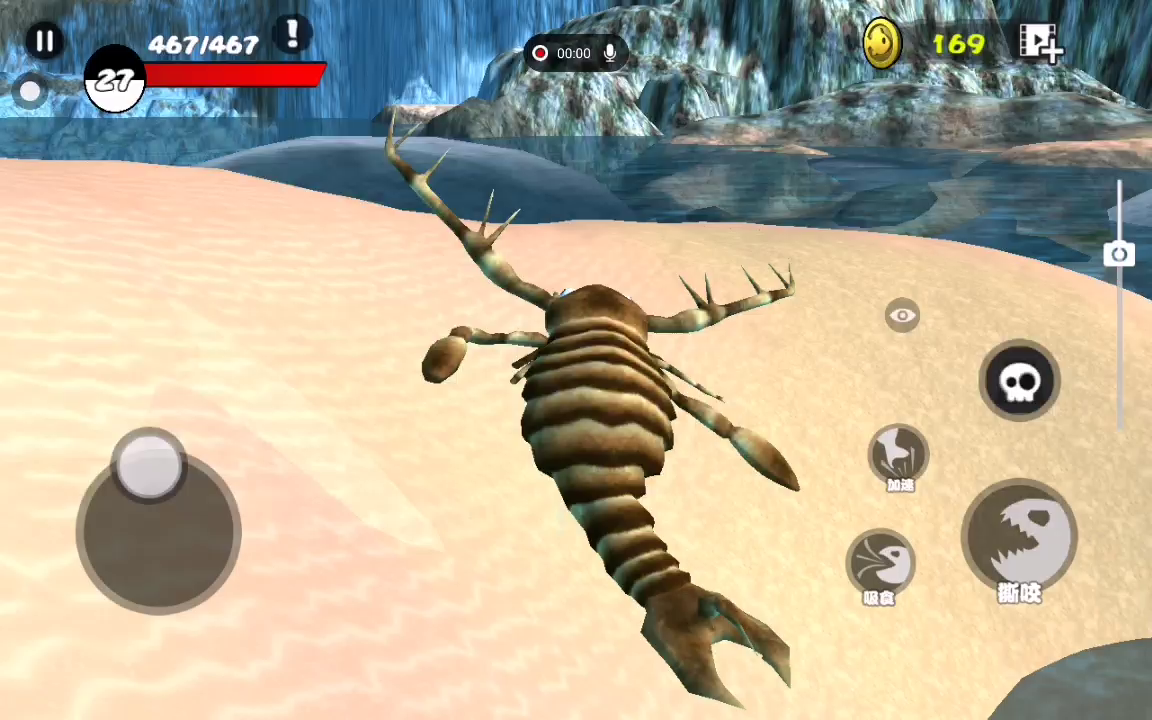Start the screen recording red dot
The width and height of the screenshot is (1152, 720).
click(x=541, y=53)
